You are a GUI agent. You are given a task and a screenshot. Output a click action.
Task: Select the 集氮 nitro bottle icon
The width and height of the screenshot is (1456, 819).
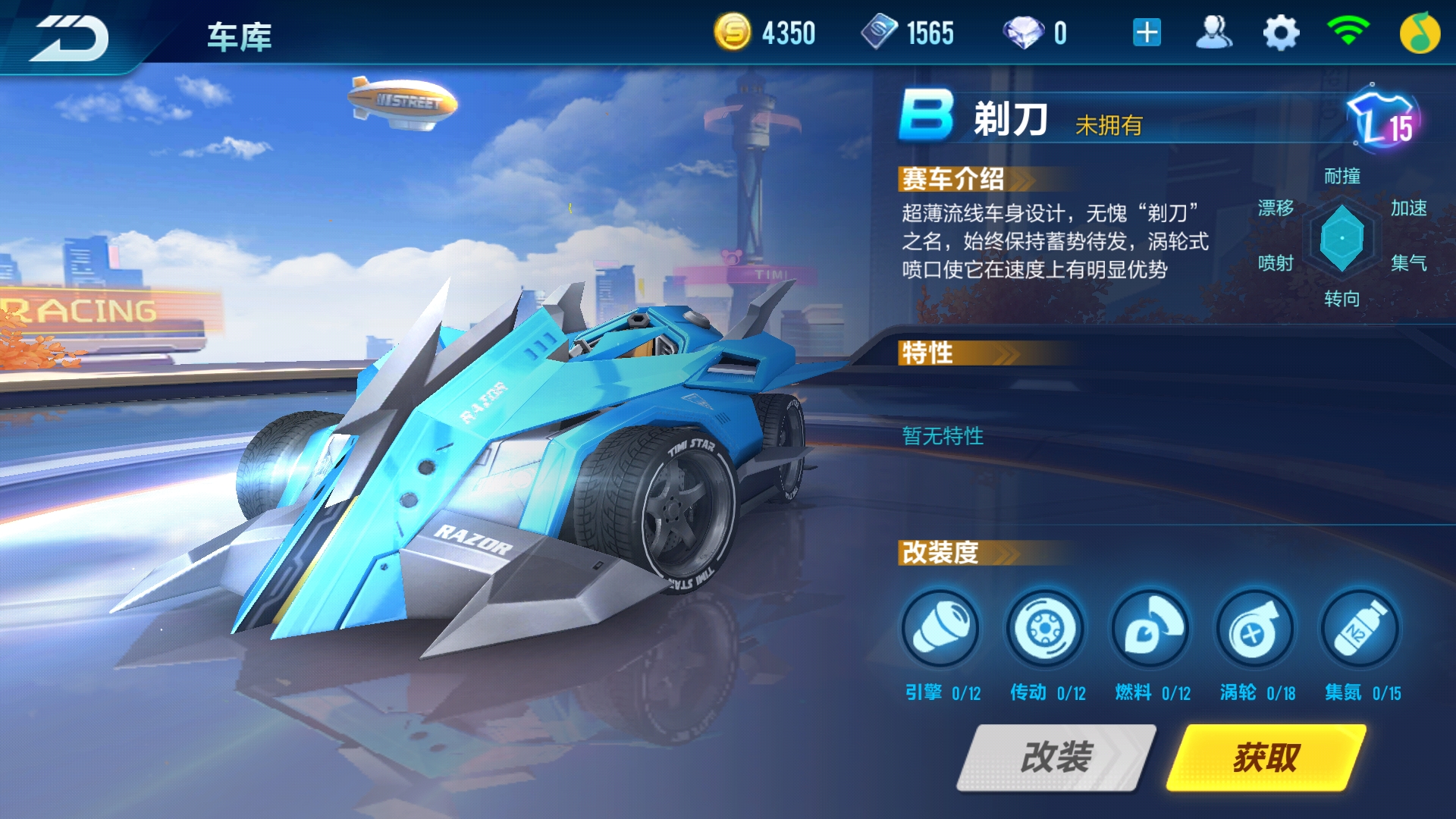pyautogui.click(x=1360, y=629)
